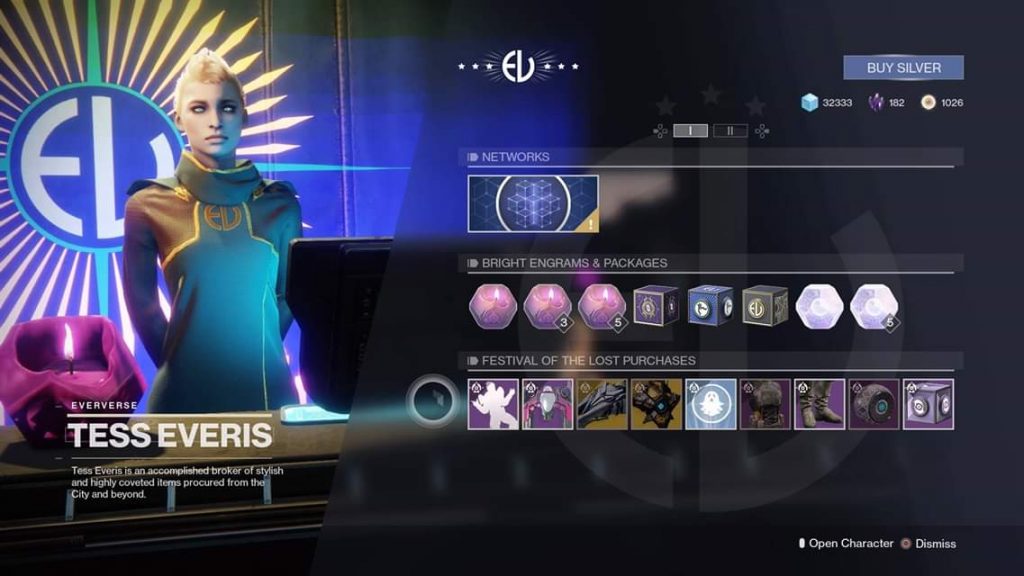Select the white engram with 5 stack
1024x576 pixels.
874,305
